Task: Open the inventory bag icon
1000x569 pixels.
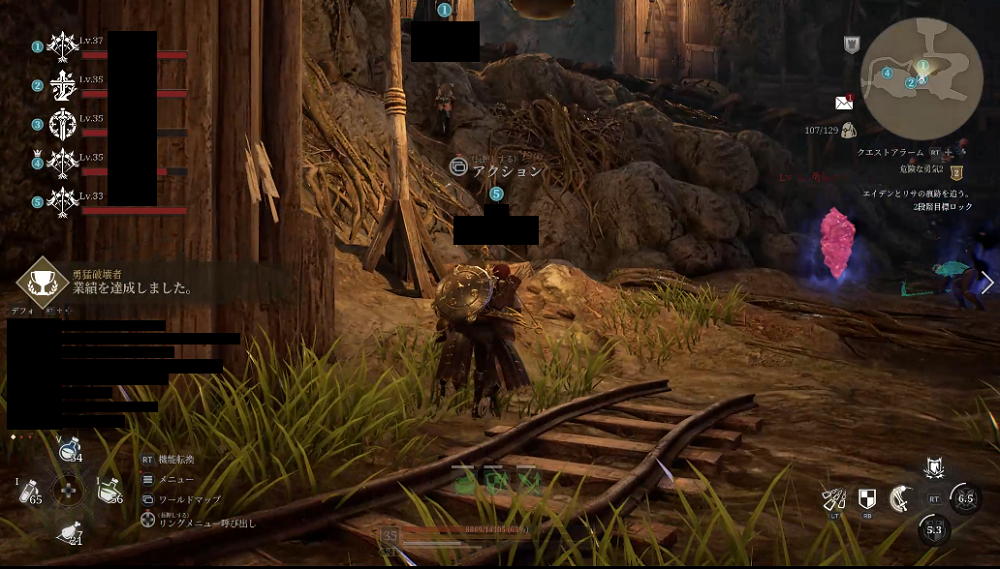Action: pyautogui.click(x=848, y=129)
